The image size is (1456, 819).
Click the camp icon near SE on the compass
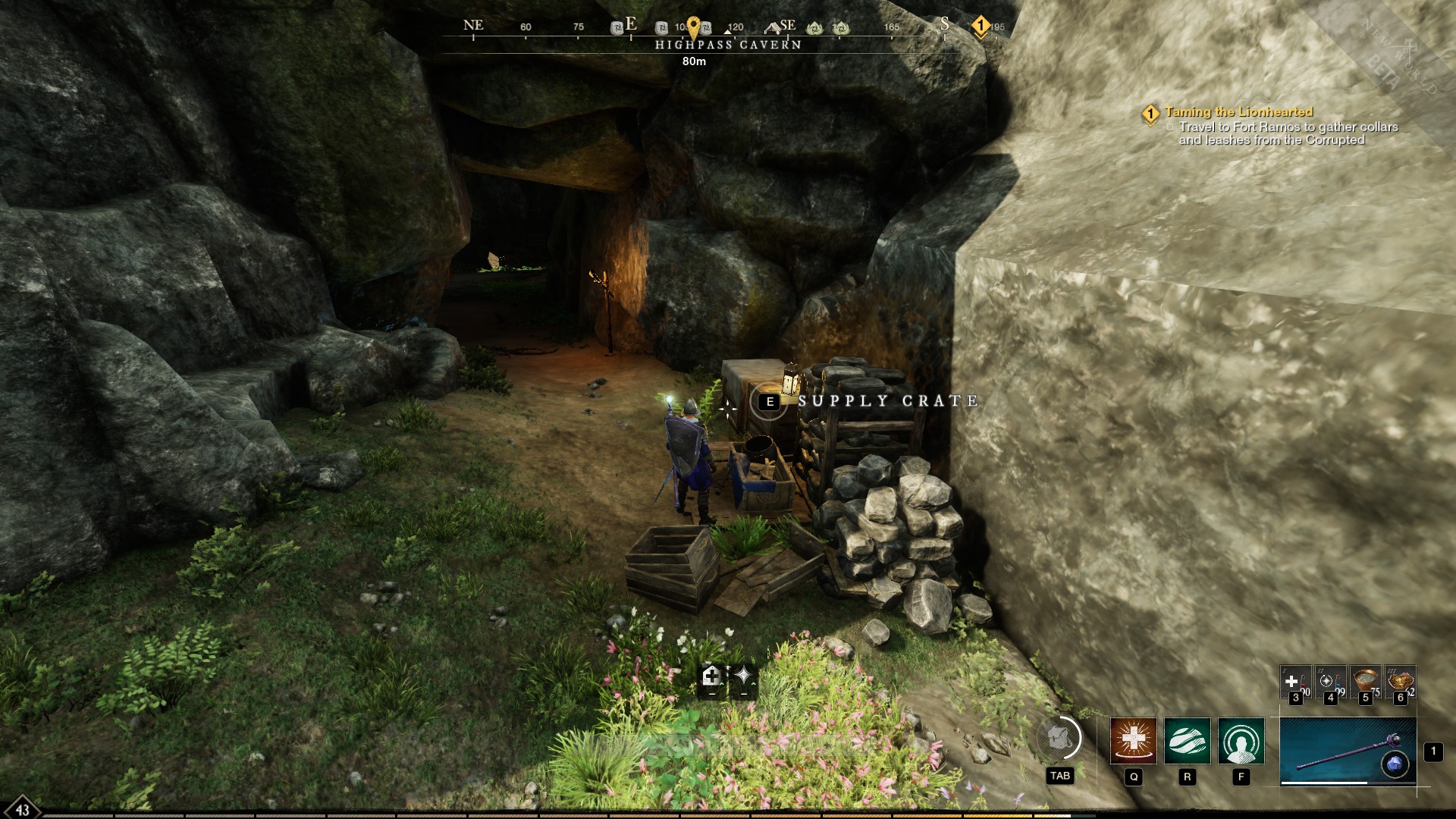773,27
